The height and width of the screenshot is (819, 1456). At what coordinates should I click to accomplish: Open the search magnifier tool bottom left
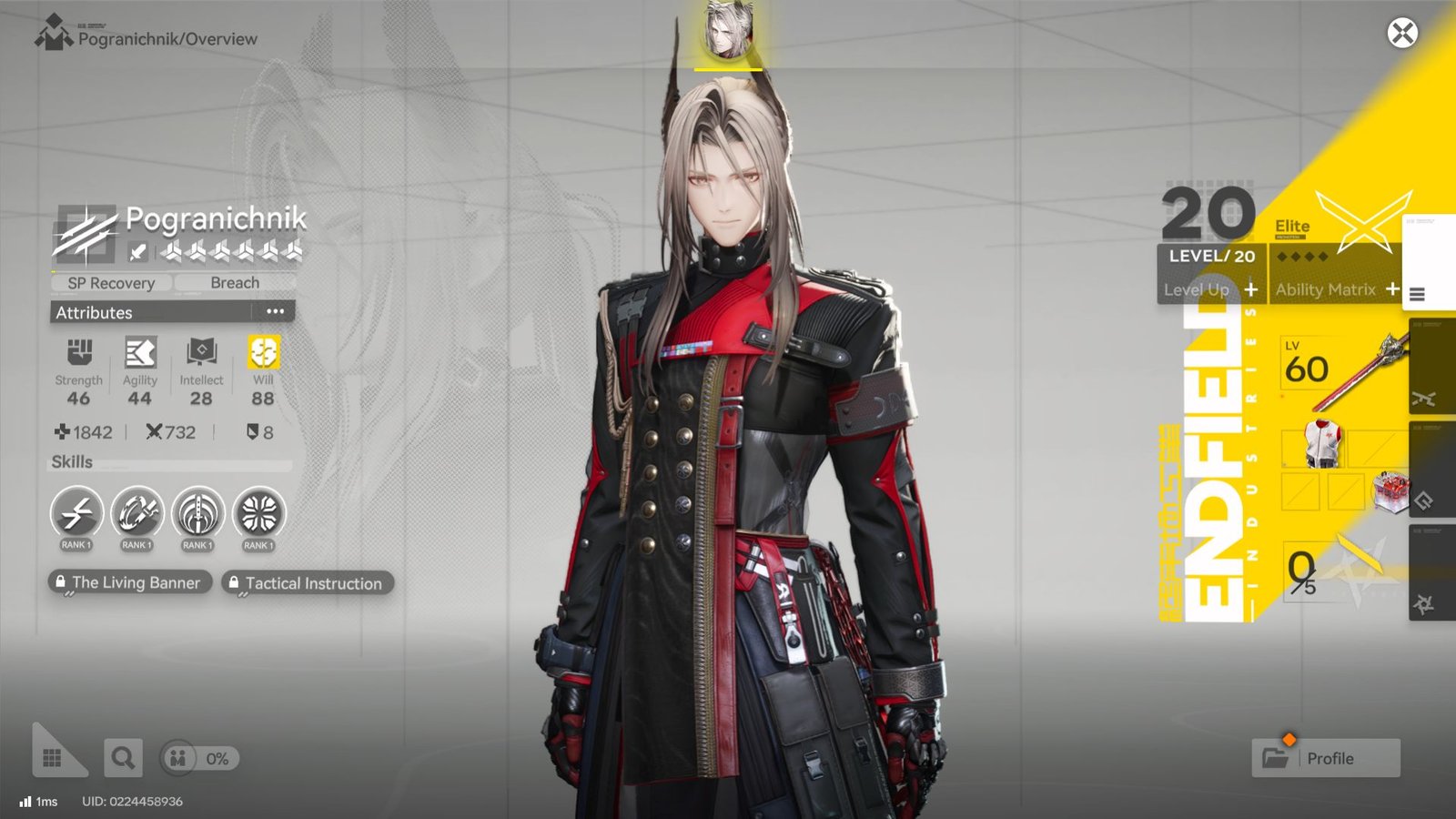click(124, 757)
